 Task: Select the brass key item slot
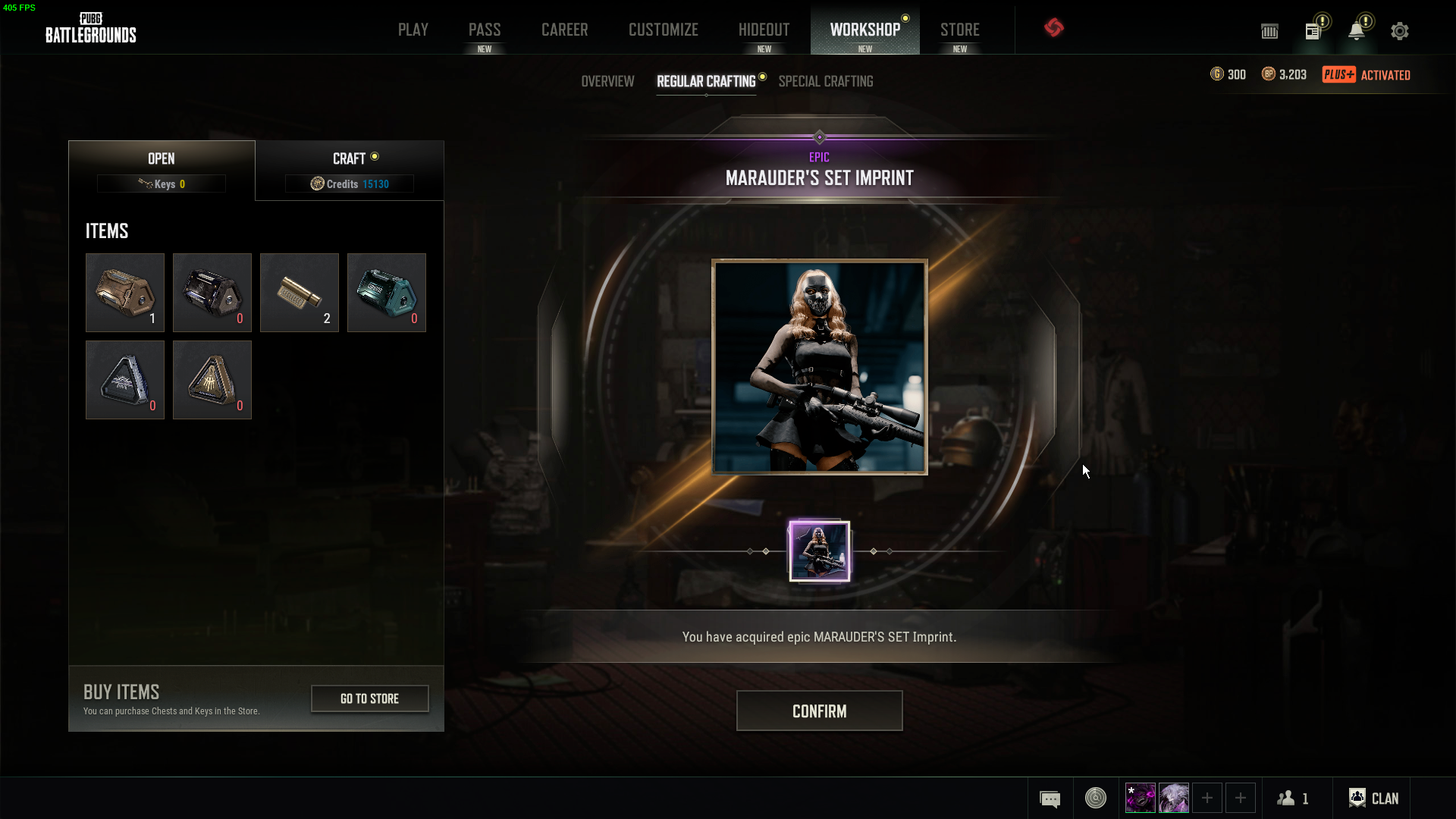300,293
